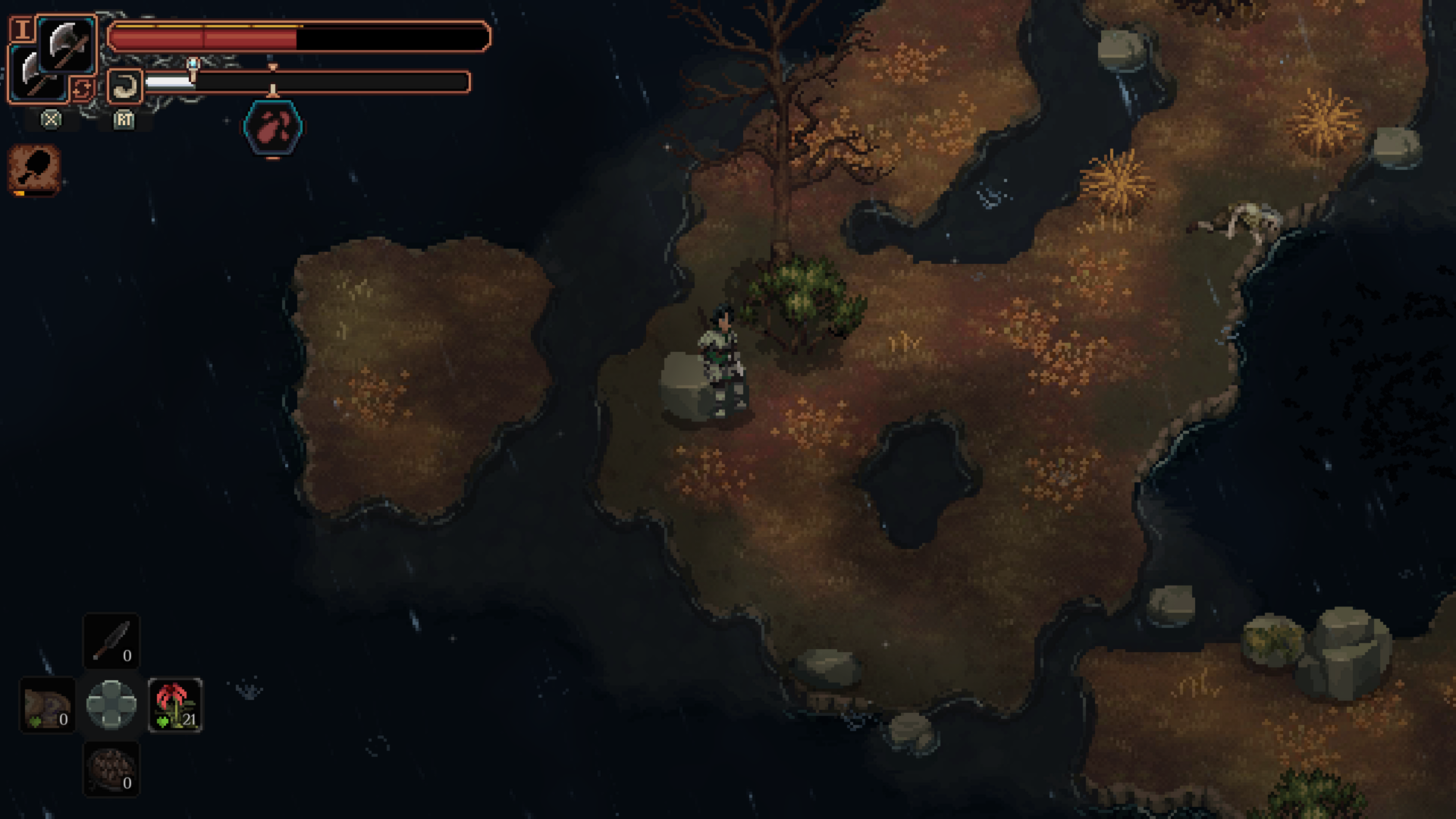The height and width of the screenshot is (819, 1456).
Task: Activate the curved horn ability icon
Action: (x=124, y=86)
